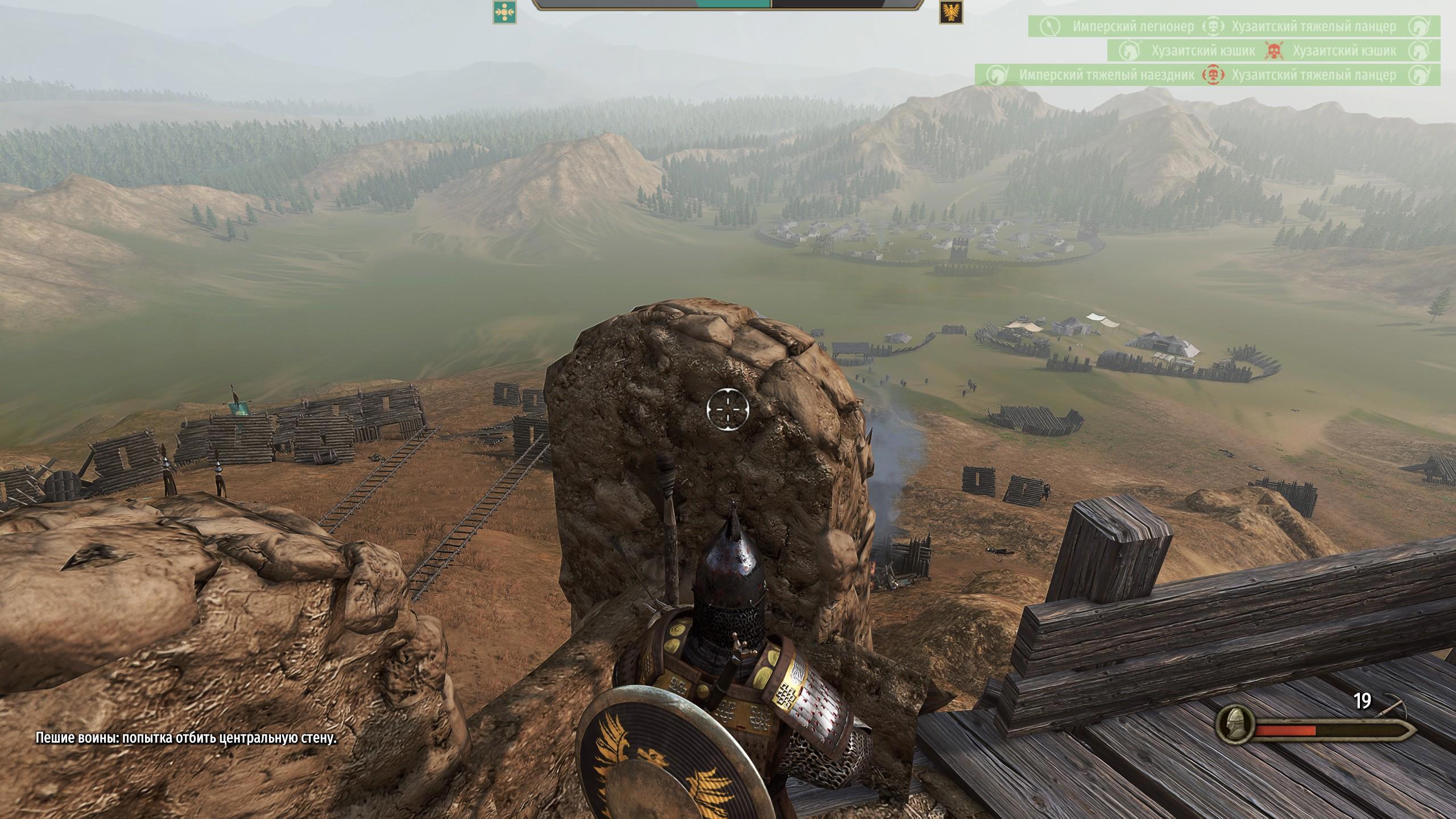Click the teal faction banner icon
The height and width of the screenshot is (819, 1456).
[504, 11]
